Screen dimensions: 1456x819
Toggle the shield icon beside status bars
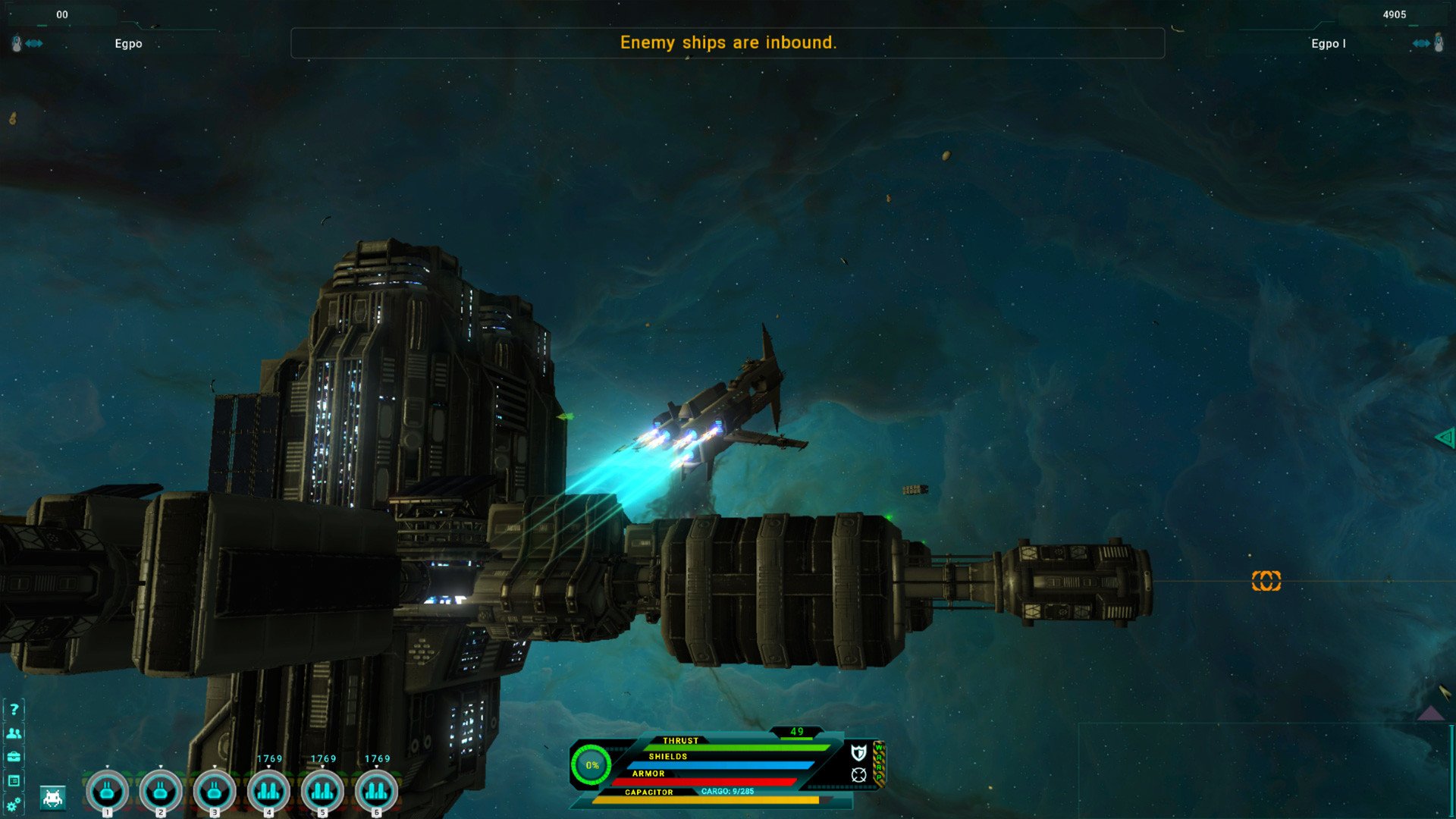click(x=858, y=752)
